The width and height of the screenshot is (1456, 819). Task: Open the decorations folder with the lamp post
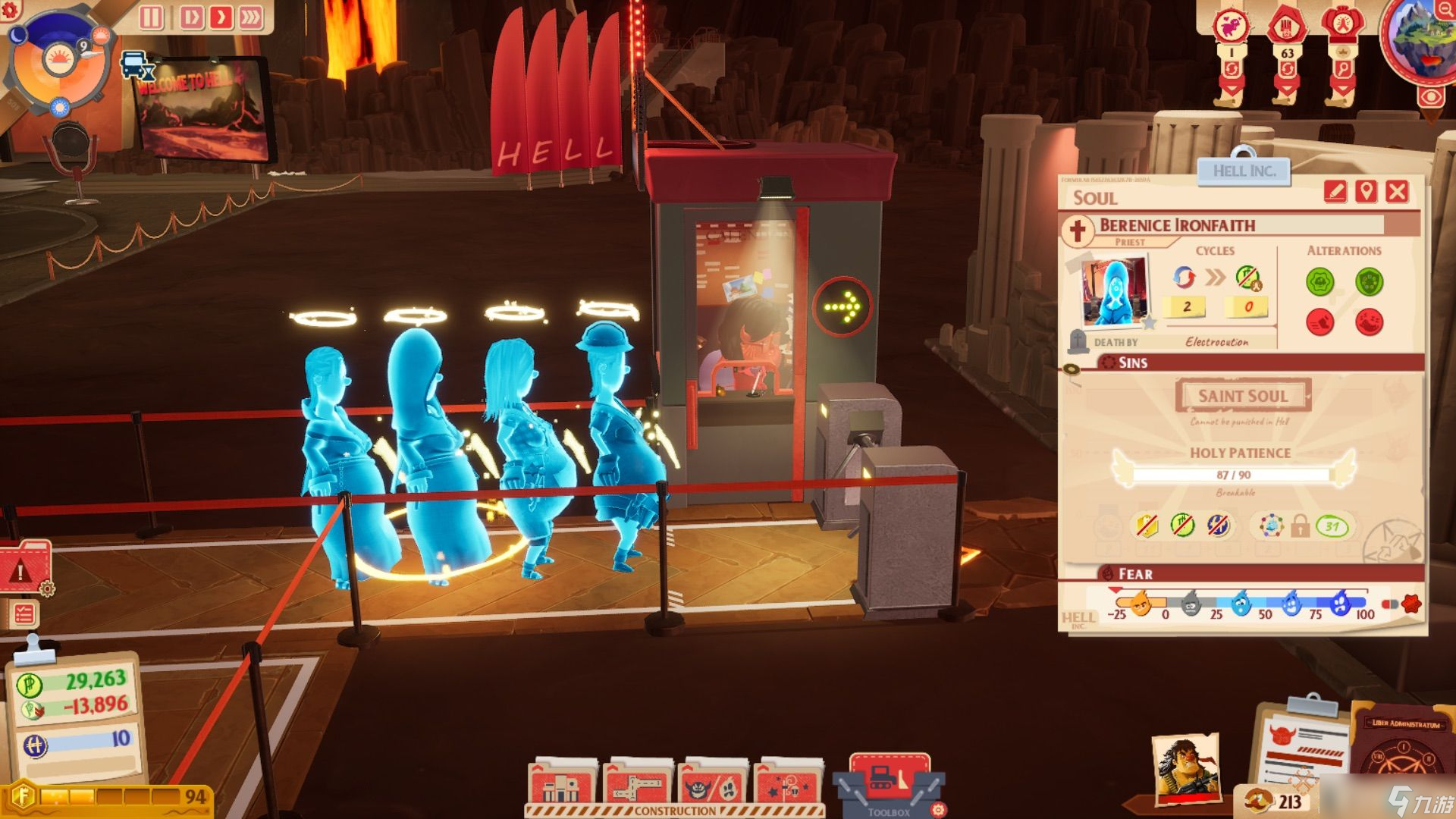tap(789, 785)
